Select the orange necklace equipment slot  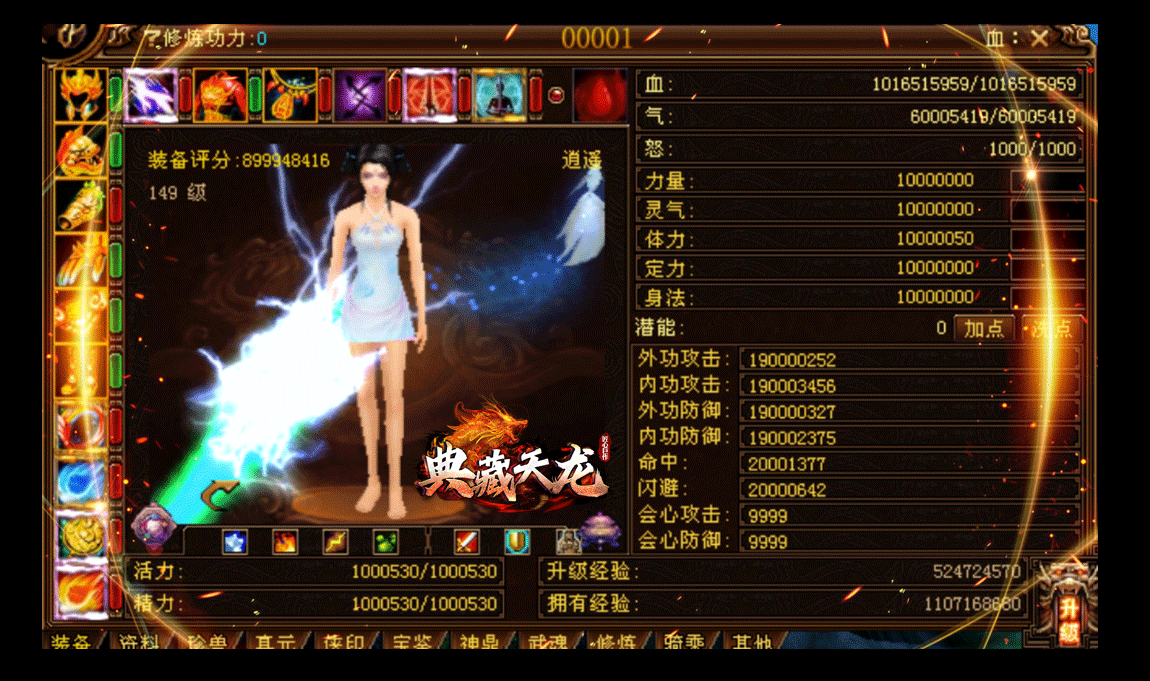point(291,95)
